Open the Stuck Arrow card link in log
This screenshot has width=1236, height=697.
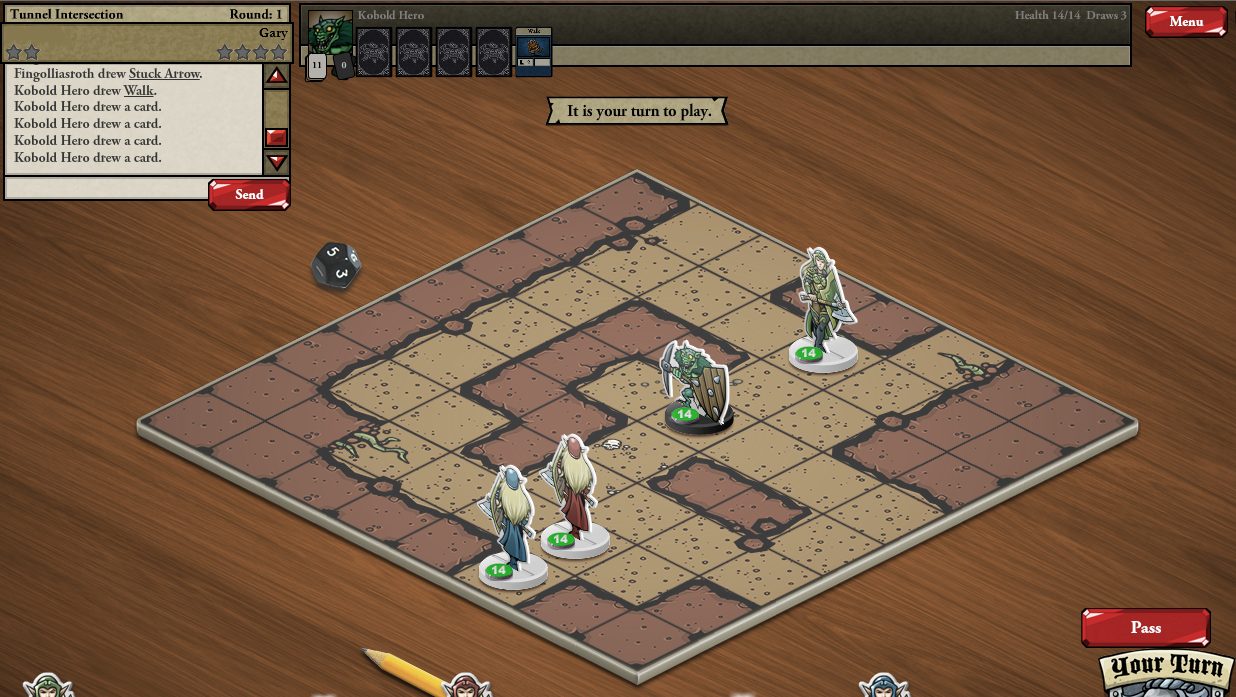point(165,74)
